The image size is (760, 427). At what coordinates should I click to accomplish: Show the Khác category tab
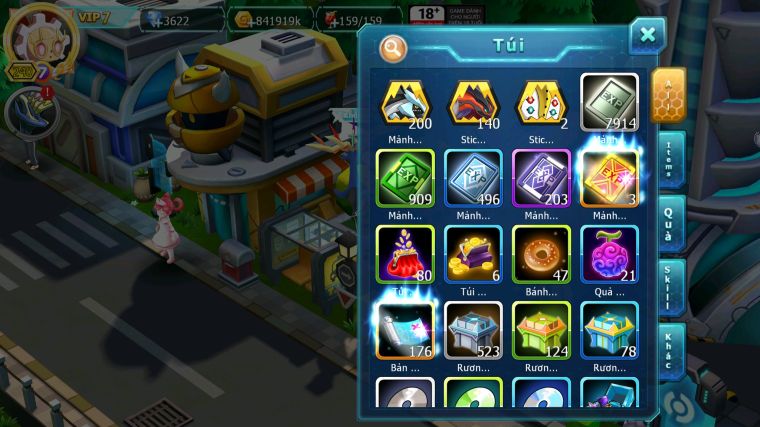point(669,350)
